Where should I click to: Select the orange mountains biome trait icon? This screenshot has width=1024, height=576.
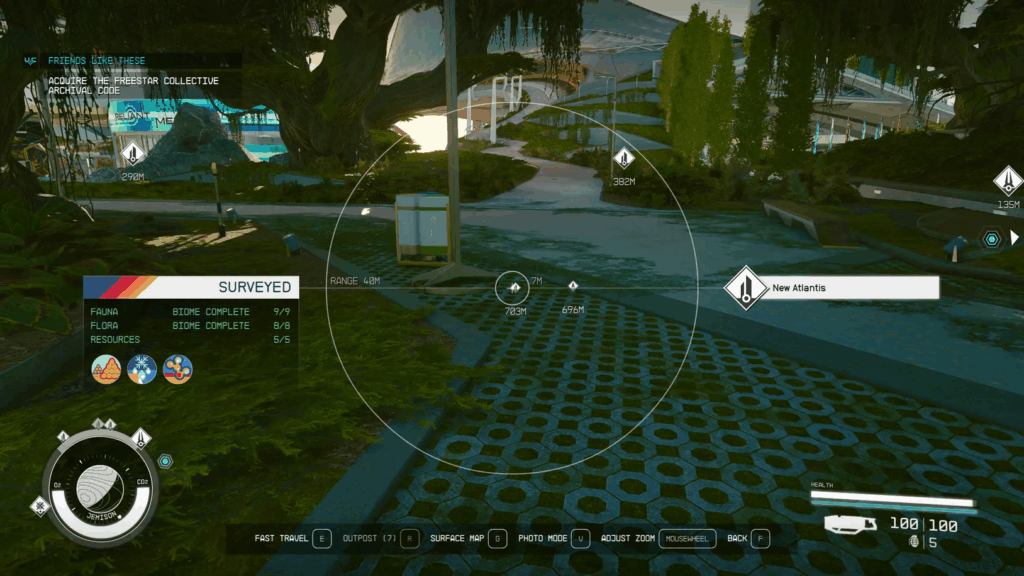click(x=106, y=369)
